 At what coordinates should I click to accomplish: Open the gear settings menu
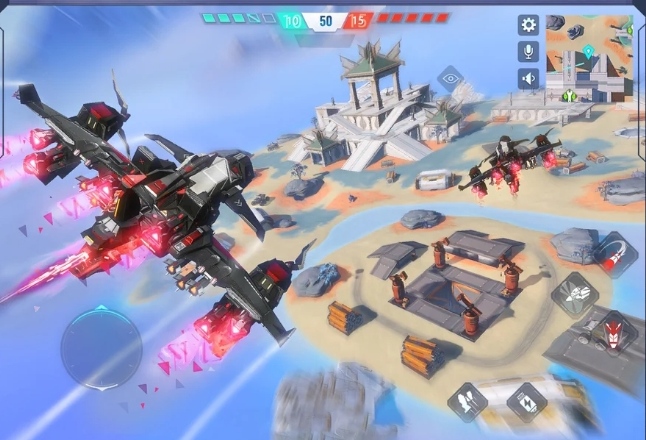[x=528, y=25]
